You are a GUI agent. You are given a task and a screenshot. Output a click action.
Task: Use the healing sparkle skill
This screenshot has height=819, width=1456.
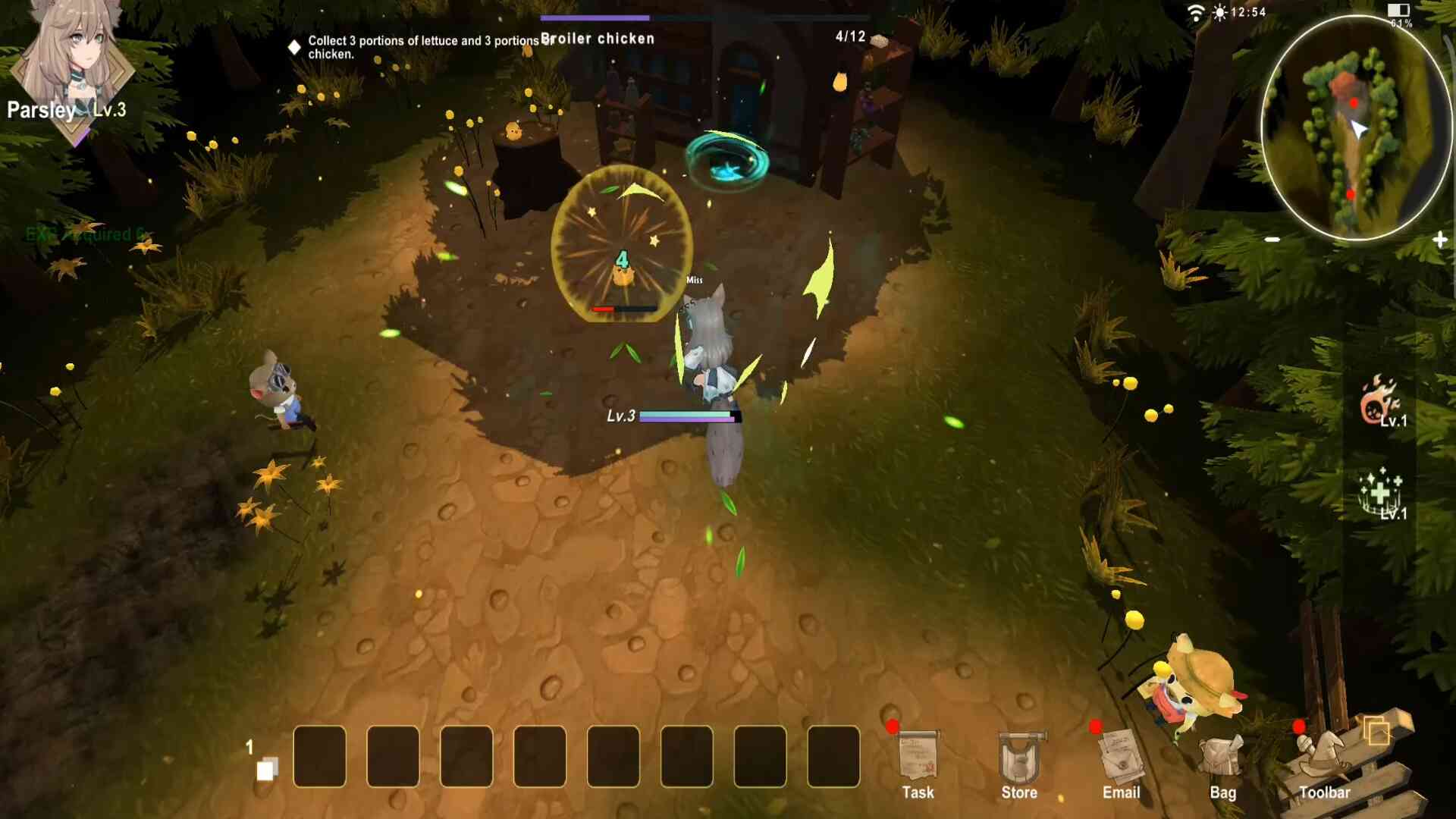pyautogui.click(x=1380, y=493)
